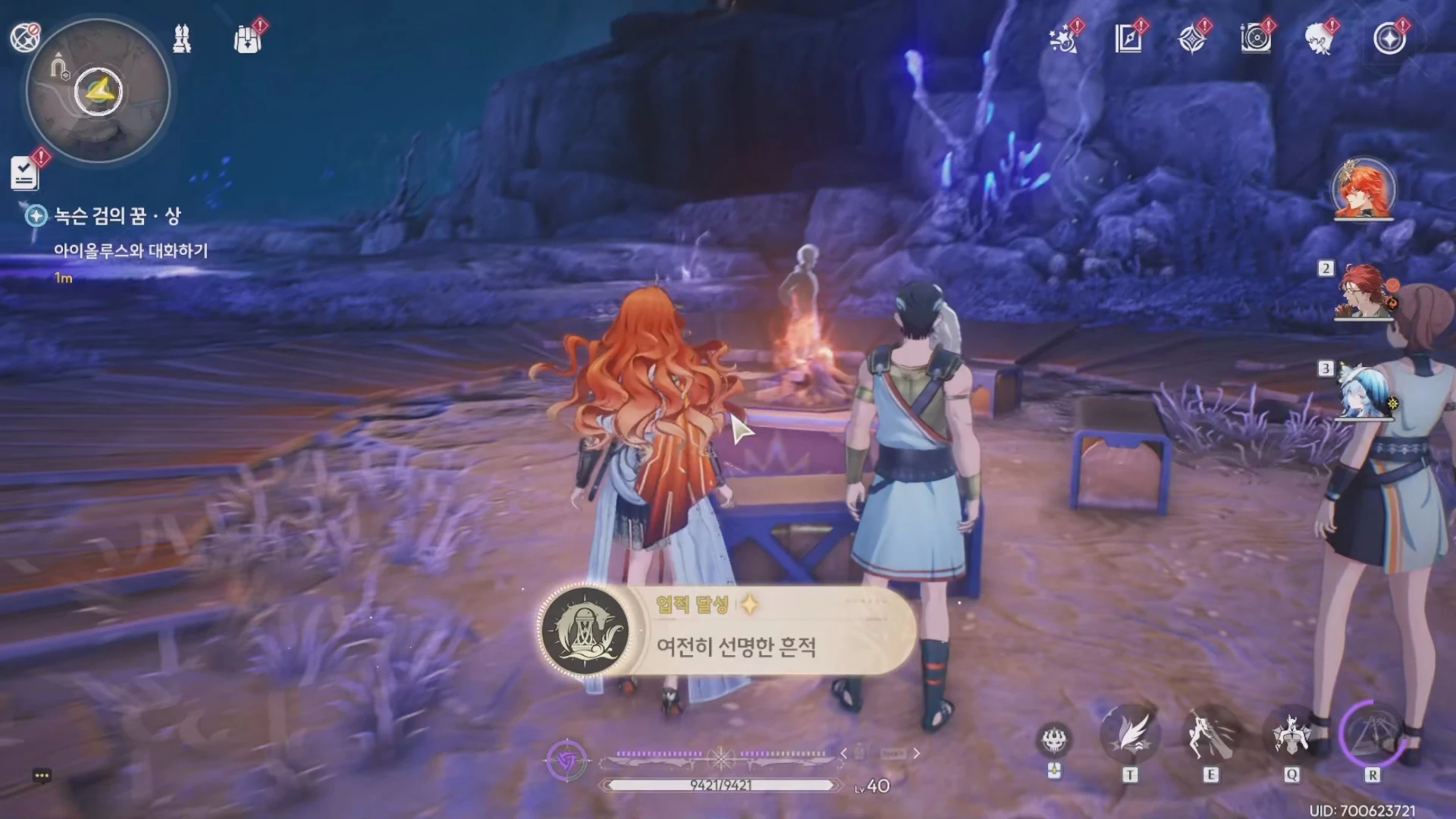Open the backpack inventory icon
Screen dimensions: 1456x819
coord(246,38)
